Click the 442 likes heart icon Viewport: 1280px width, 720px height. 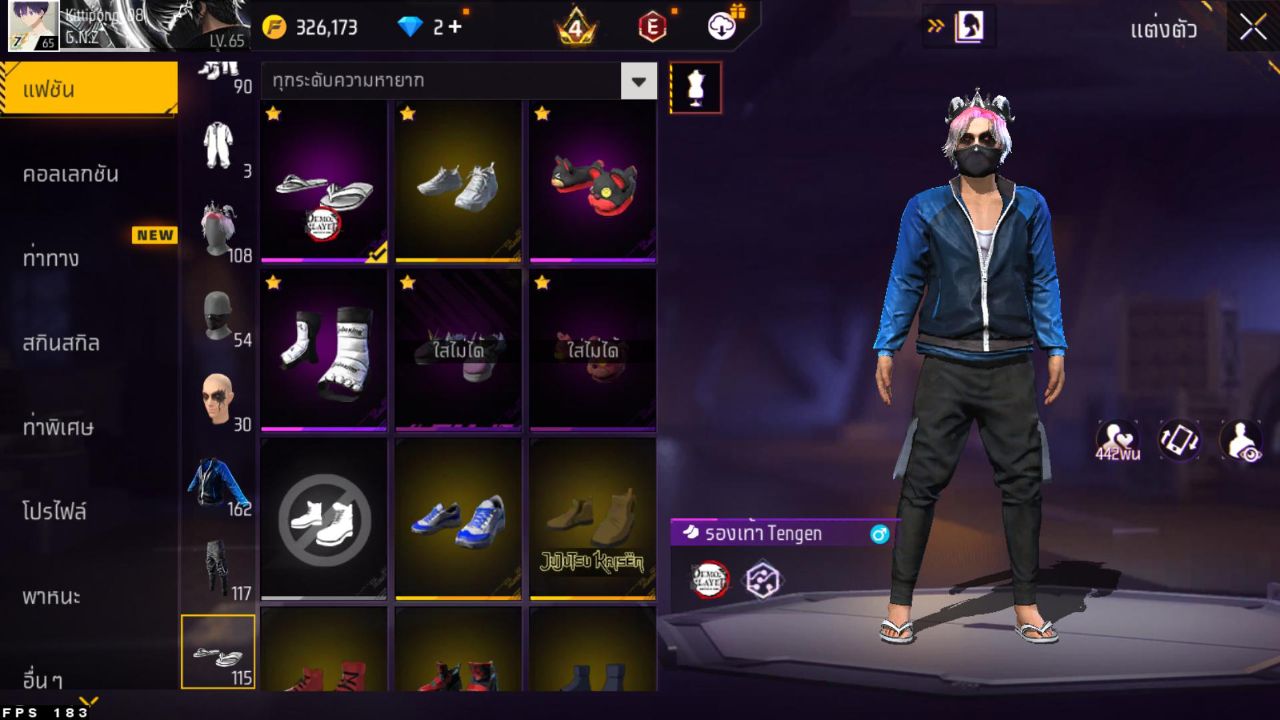[x=1112, y=440]
